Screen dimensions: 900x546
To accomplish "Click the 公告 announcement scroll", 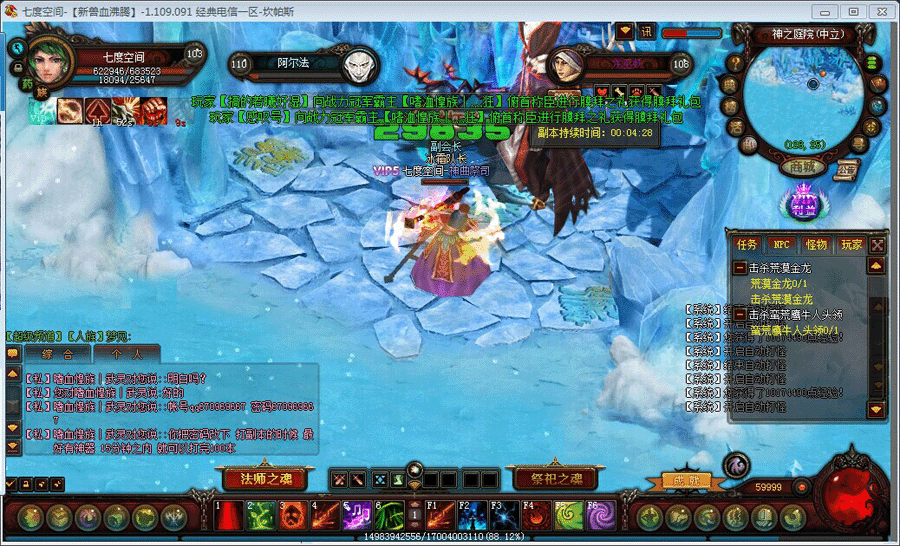I will [846, 169].
